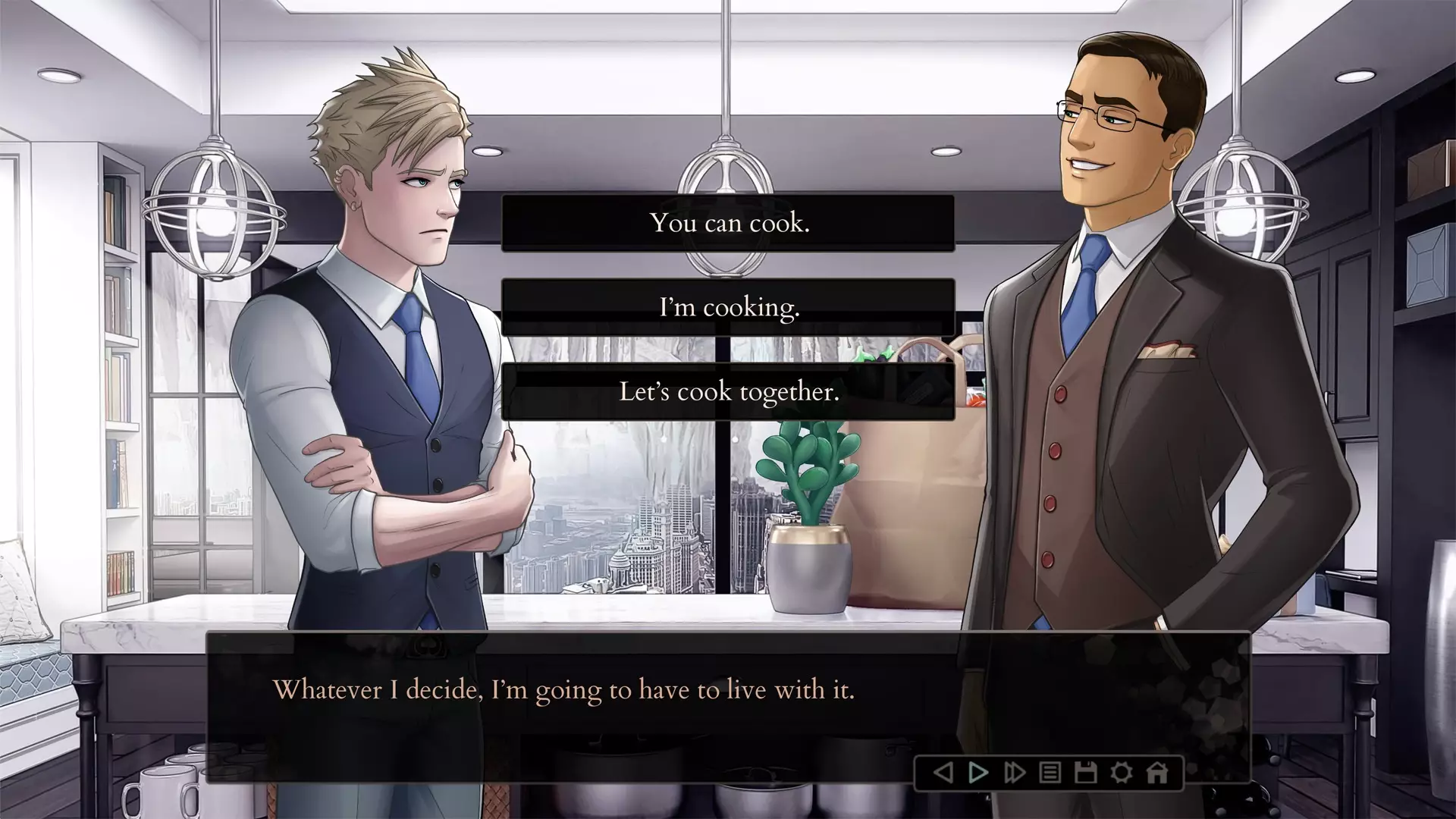Enable skip mode with the fast-forward icon

(1014, 773)
